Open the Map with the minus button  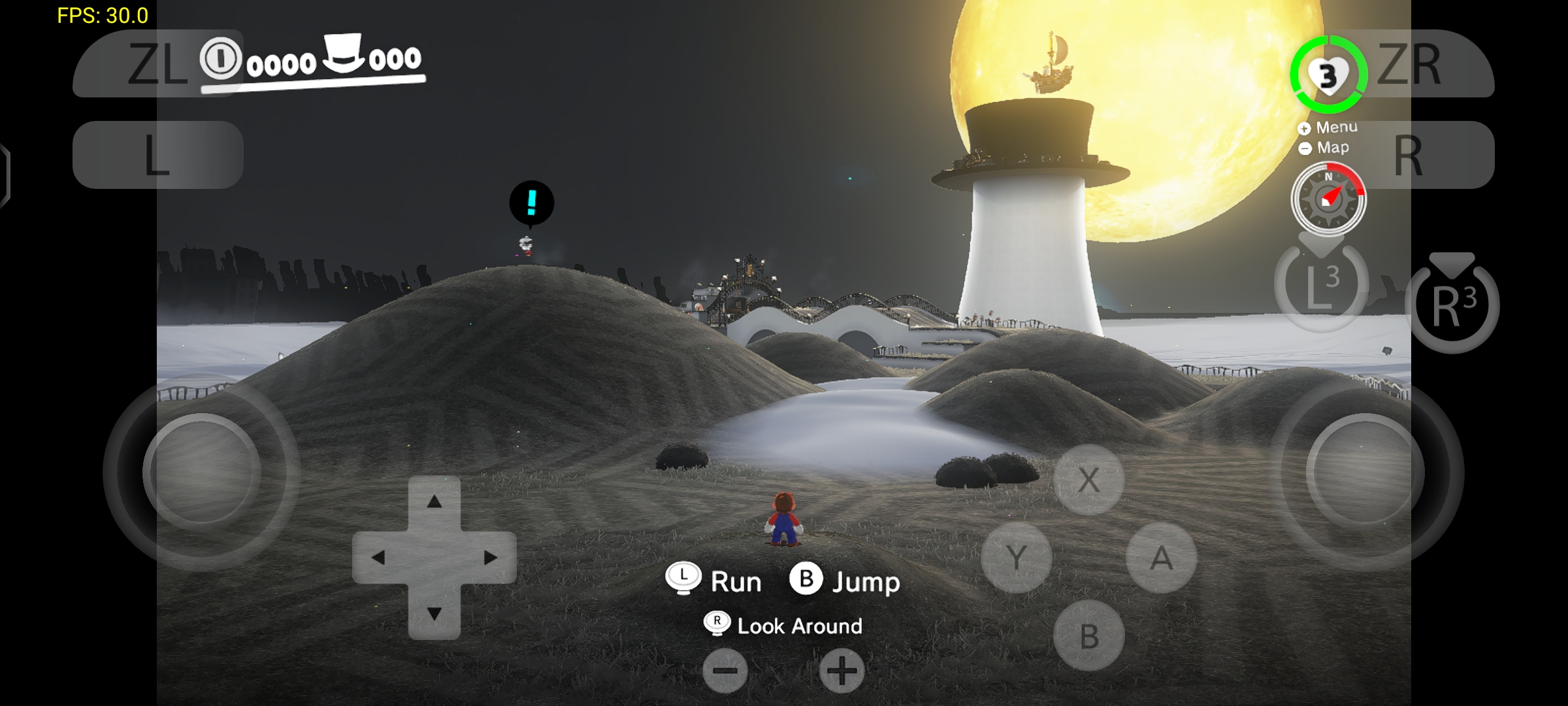click(x=1303, y=148)
